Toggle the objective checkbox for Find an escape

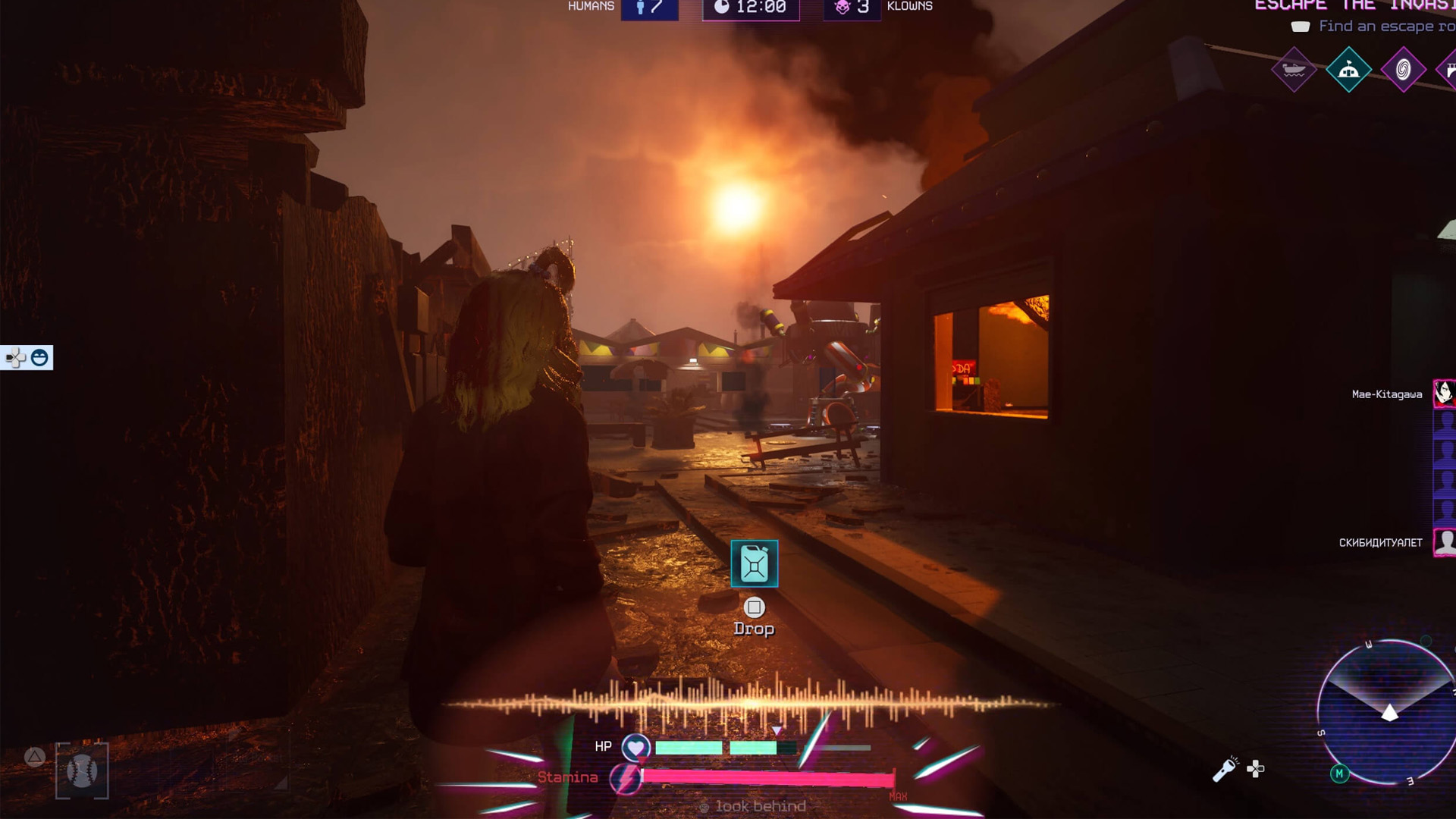[1300, 27]
